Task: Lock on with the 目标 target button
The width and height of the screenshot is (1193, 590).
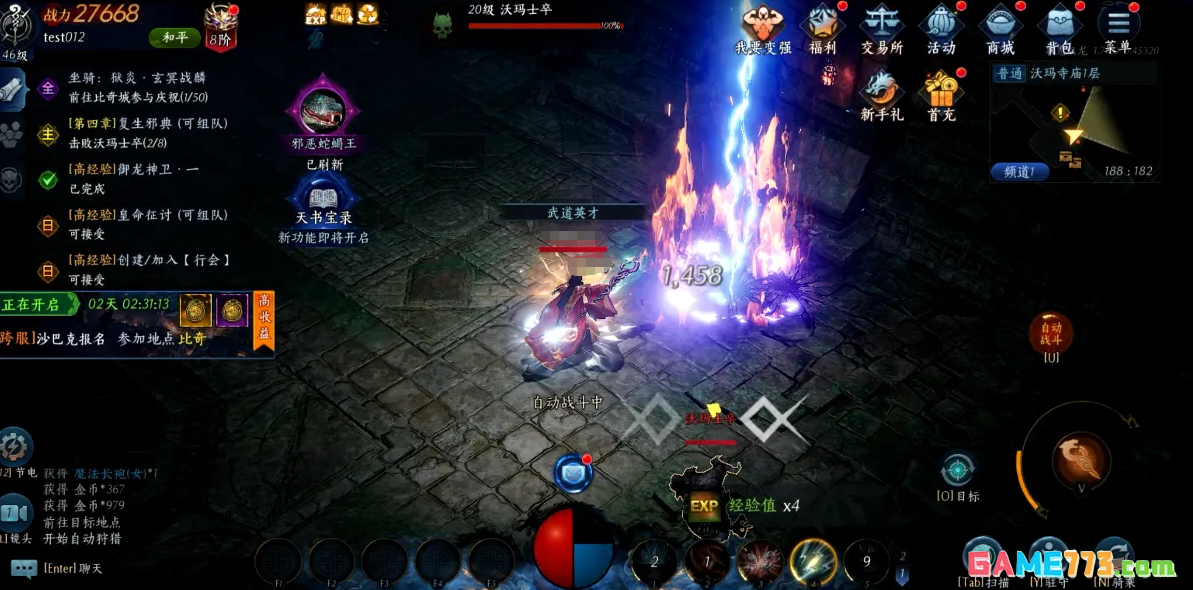Action: click(957, 470)
